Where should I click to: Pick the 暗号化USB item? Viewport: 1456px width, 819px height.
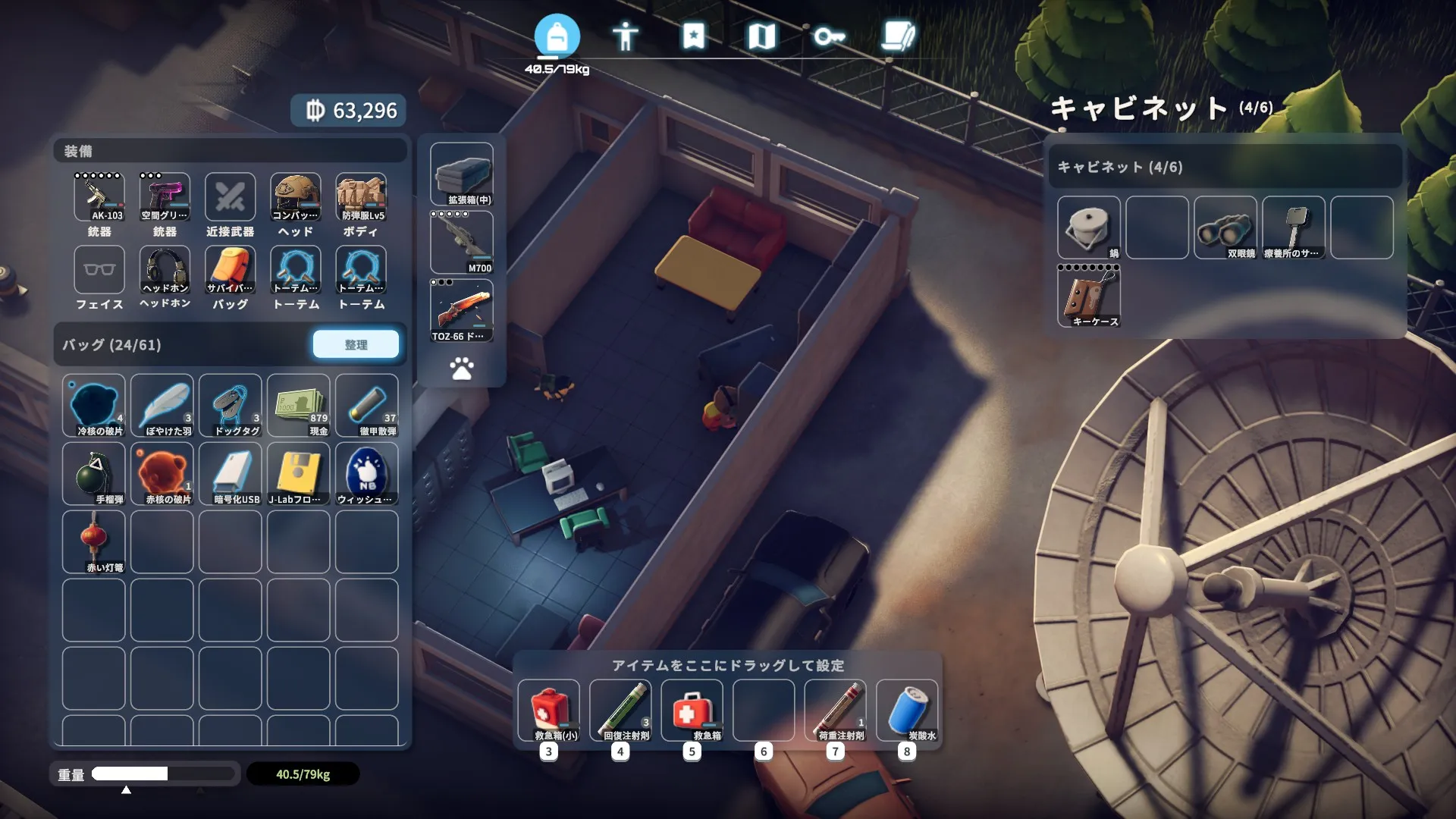(x=231, y=474)
